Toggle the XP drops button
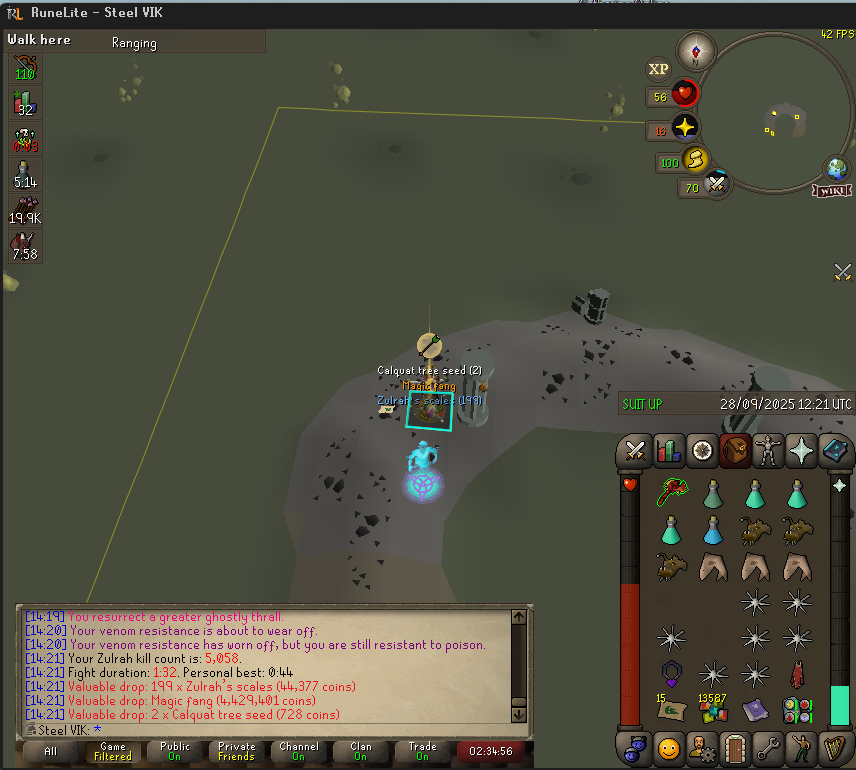 click(658, 69)
